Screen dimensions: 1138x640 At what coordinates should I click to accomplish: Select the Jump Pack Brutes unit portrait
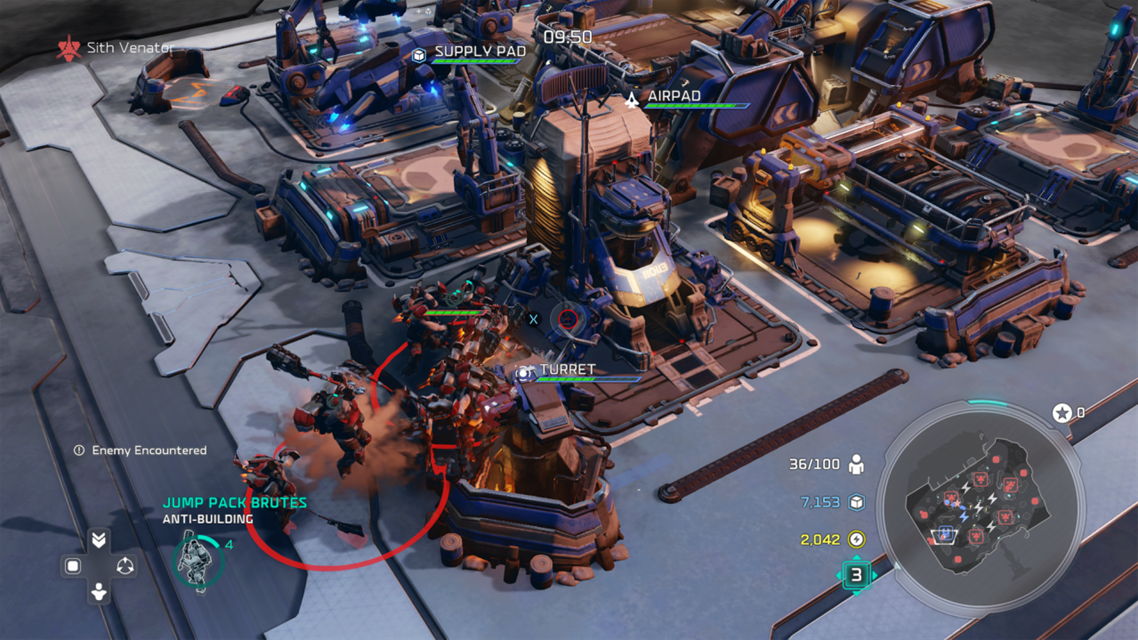coord(196,561)
